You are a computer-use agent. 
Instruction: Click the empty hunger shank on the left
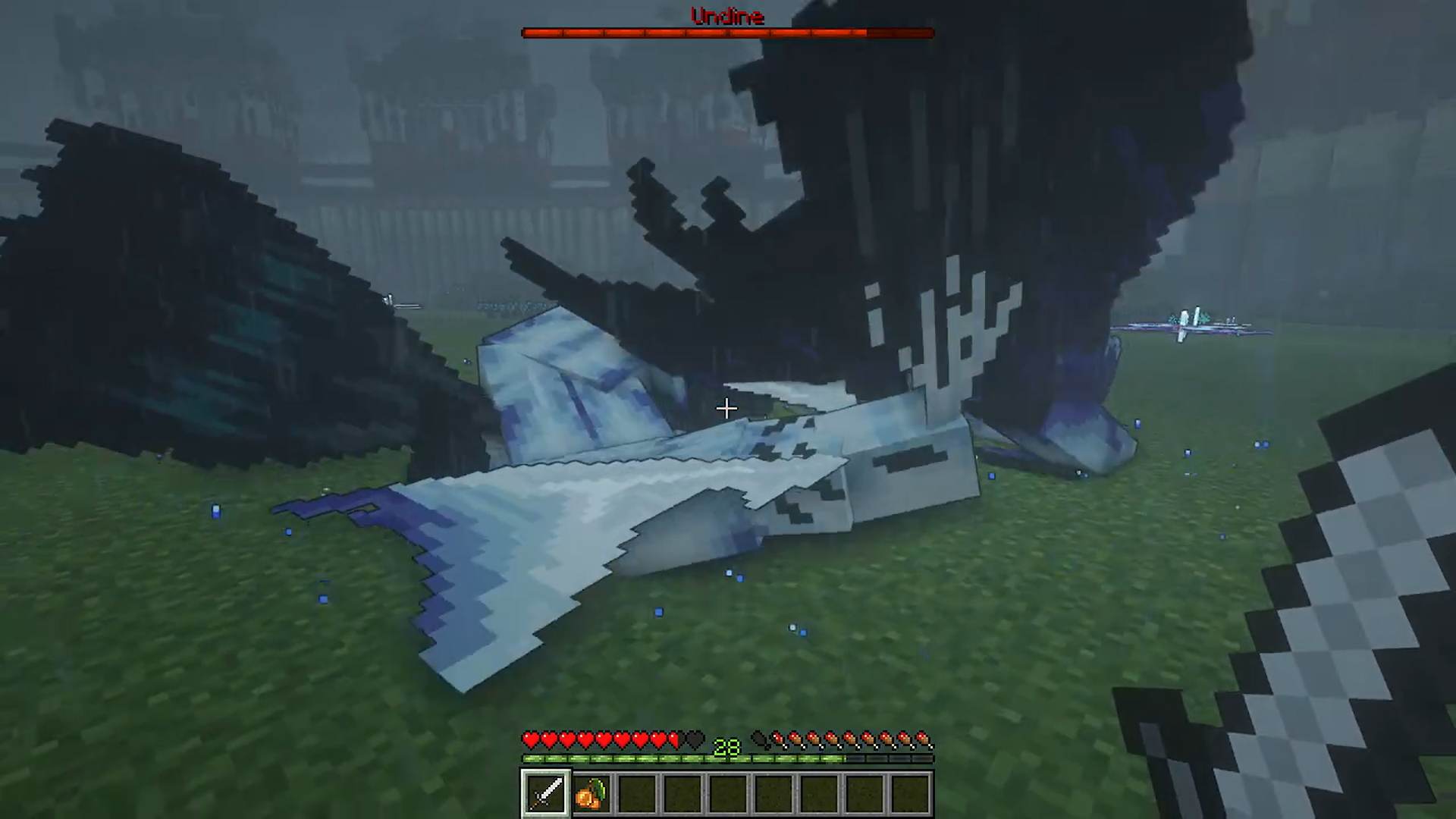point(758,739)
